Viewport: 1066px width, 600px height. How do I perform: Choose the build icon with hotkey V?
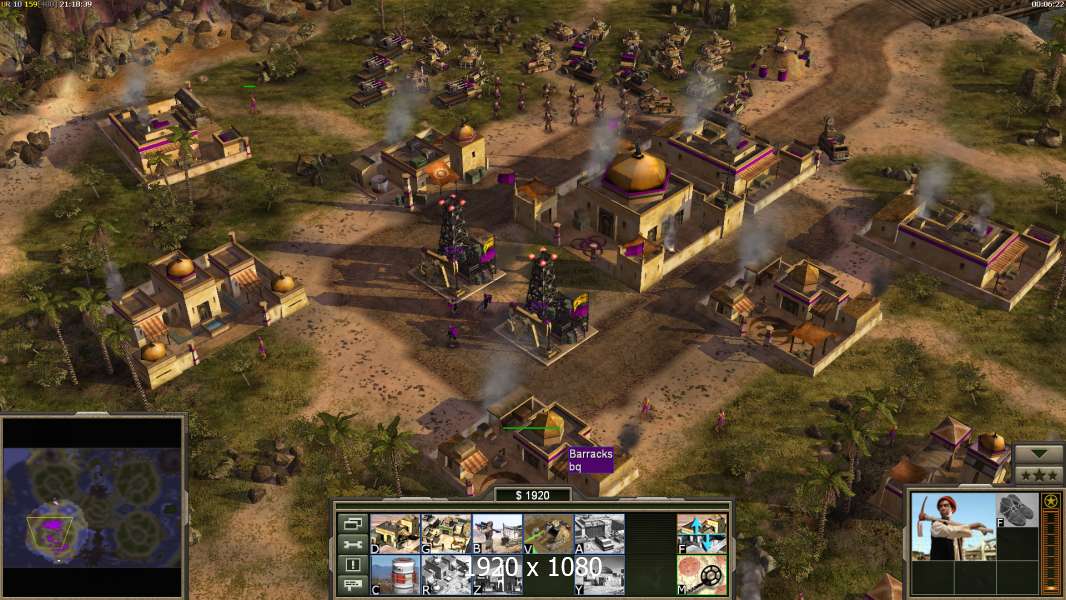click(547, 533)
